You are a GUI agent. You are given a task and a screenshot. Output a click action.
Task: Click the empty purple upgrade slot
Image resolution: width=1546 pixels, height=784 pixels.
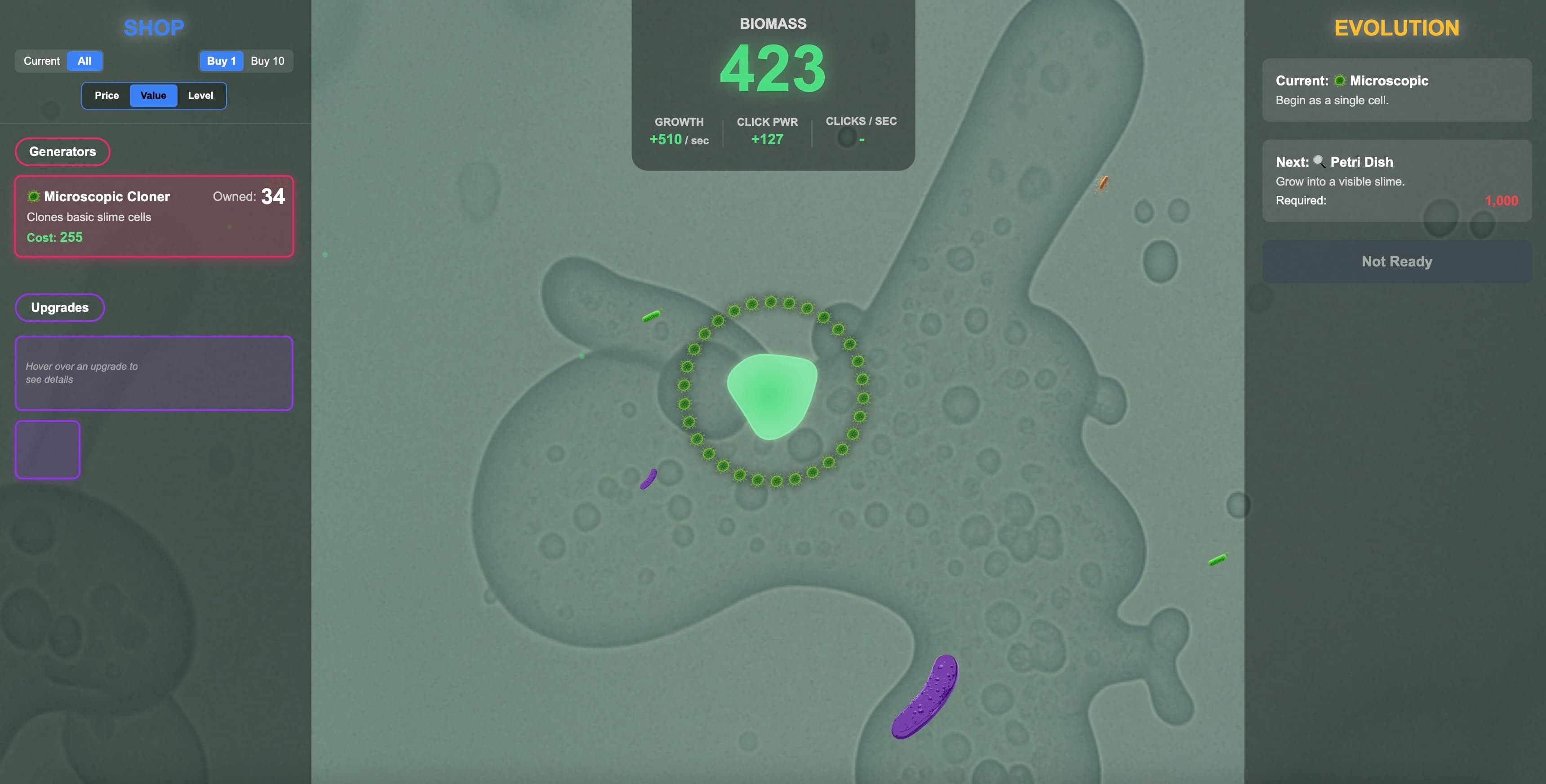pos(47,449)
